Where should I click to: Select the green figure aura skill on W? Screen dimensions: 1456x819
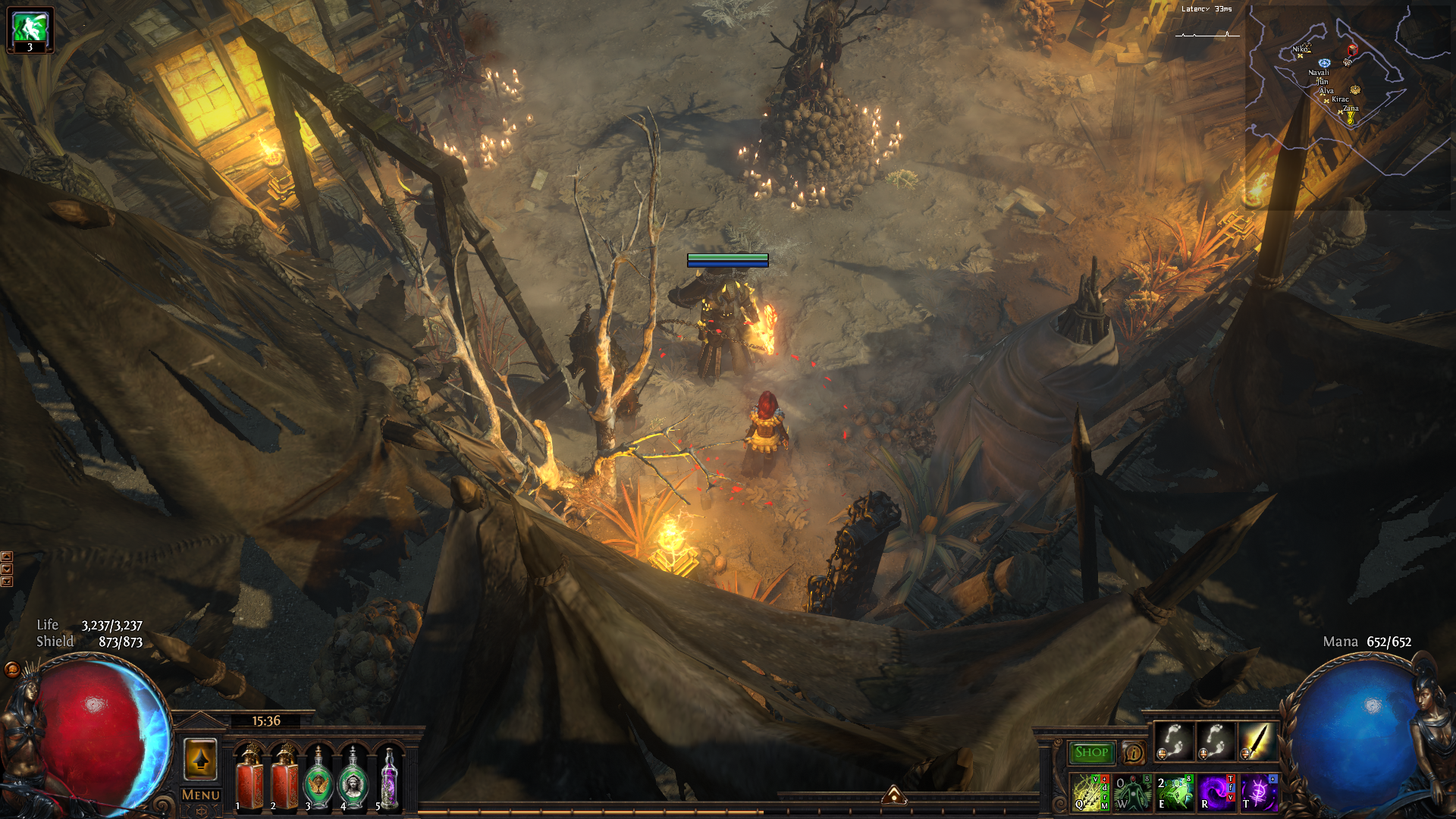[x=1133, y=792]
